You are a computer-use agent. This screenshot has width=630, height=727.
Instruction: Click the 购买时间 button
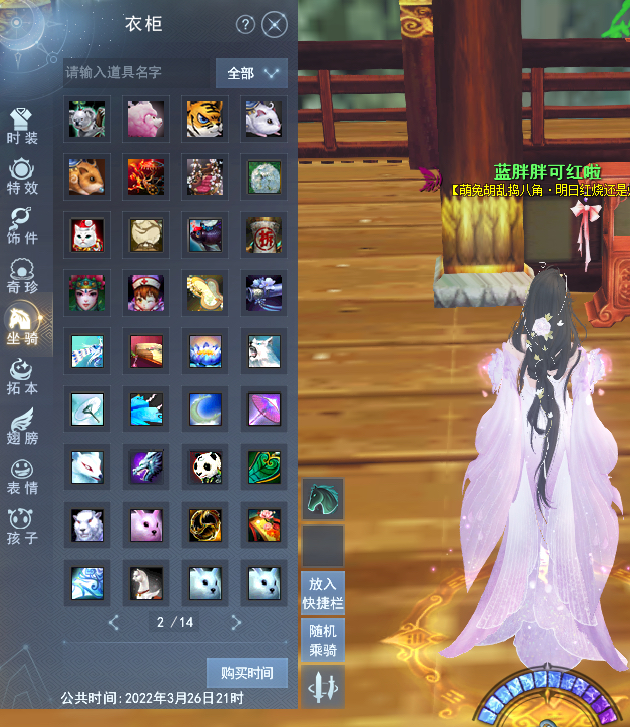click(247, 672)
